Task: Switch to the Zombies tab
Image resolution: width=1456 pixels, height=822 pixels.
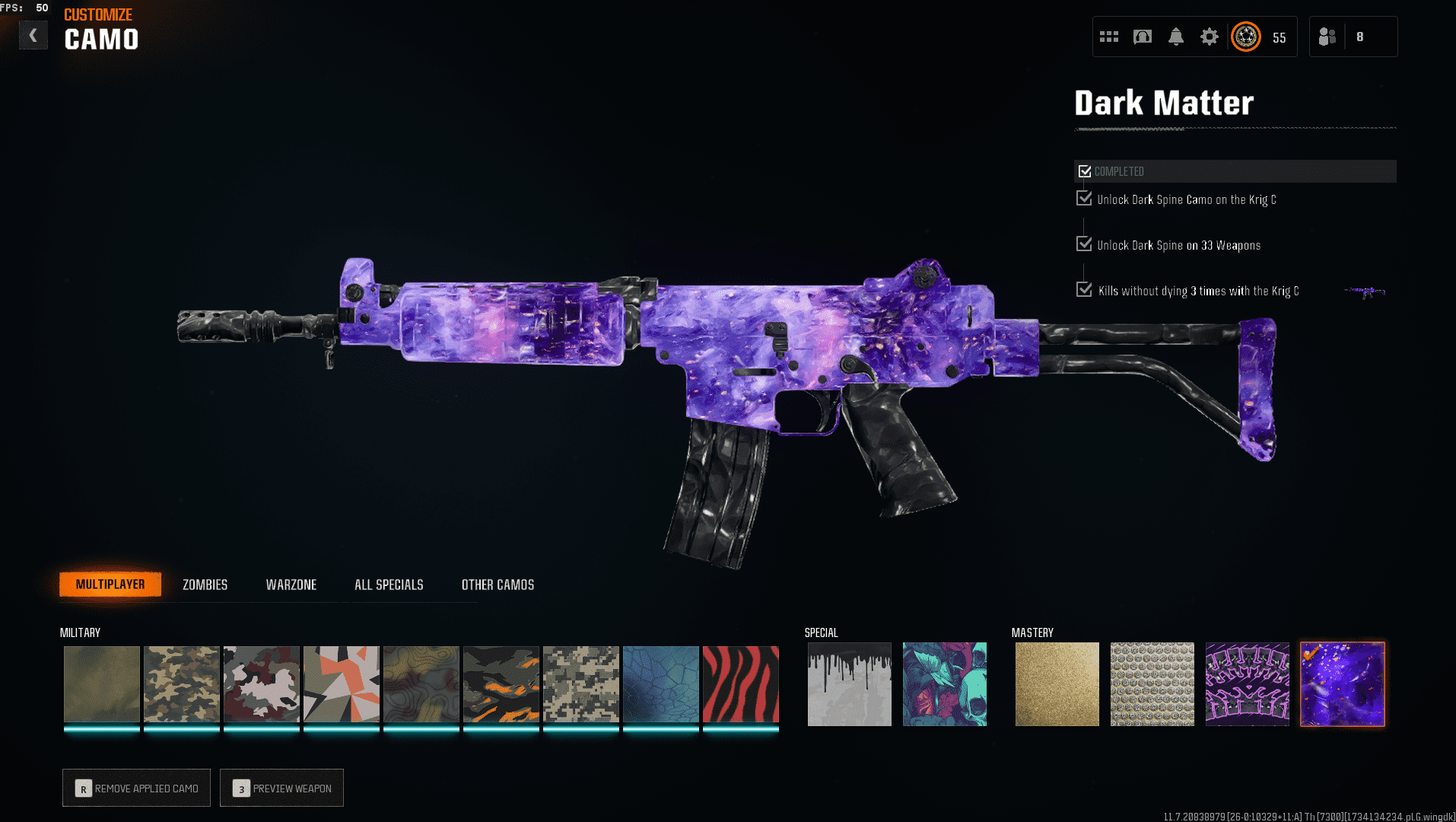Action: point(205,585)
